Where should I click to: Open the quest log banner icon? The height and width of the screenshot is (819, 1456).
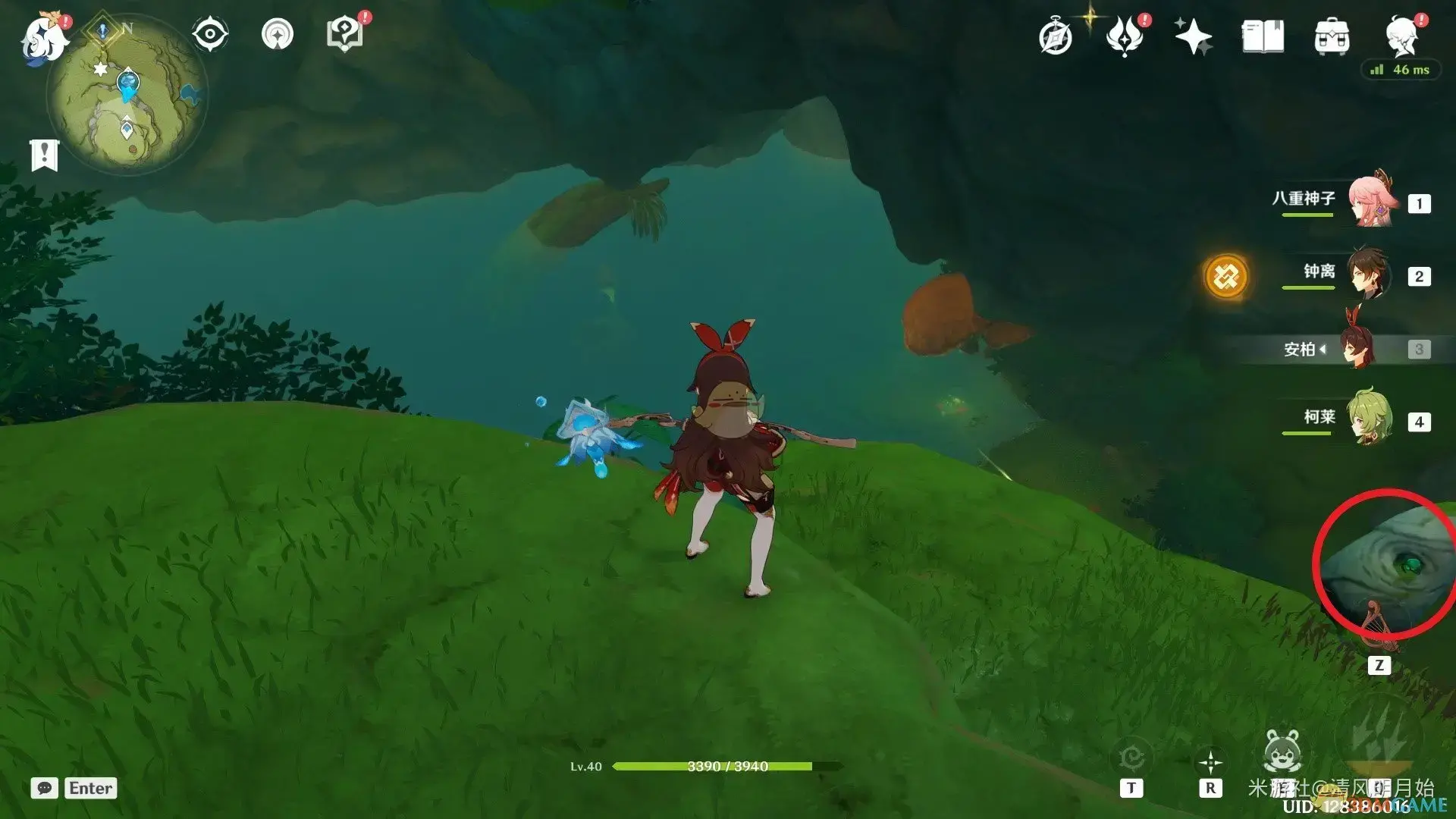click(x=44, y=155)
